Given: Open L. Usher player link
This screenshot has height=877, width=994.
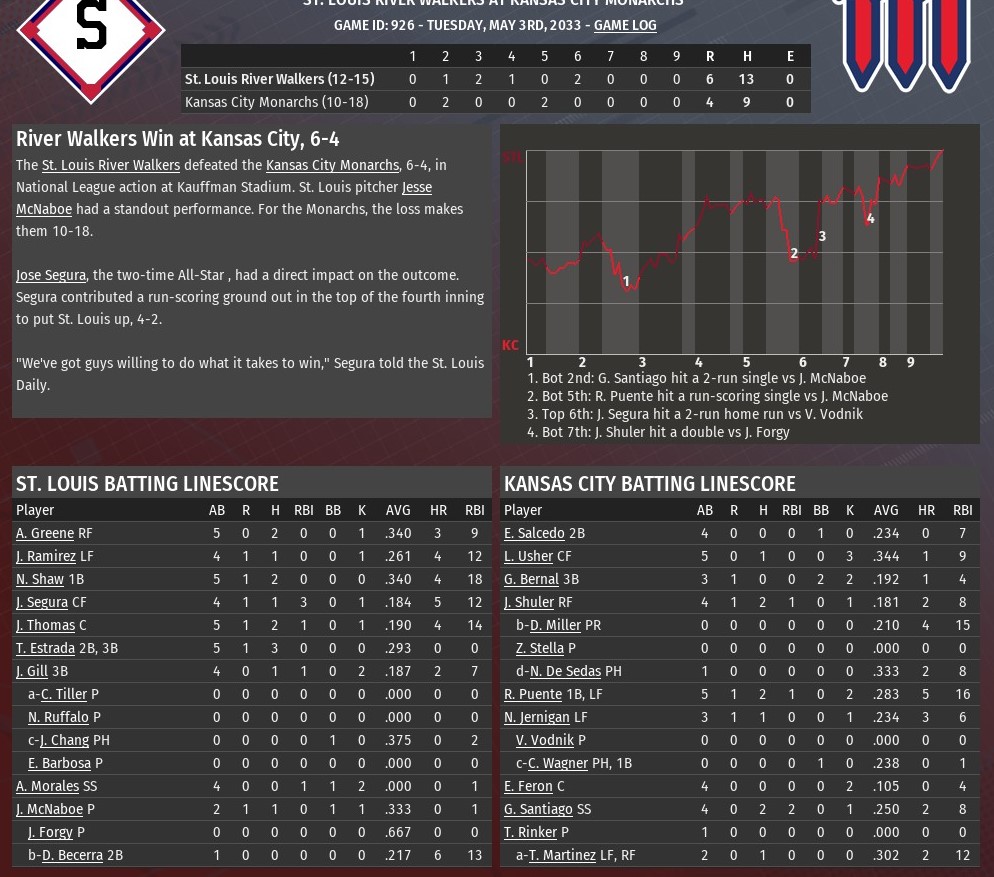Looking at the screenshot, I should [x=528, y=557].
